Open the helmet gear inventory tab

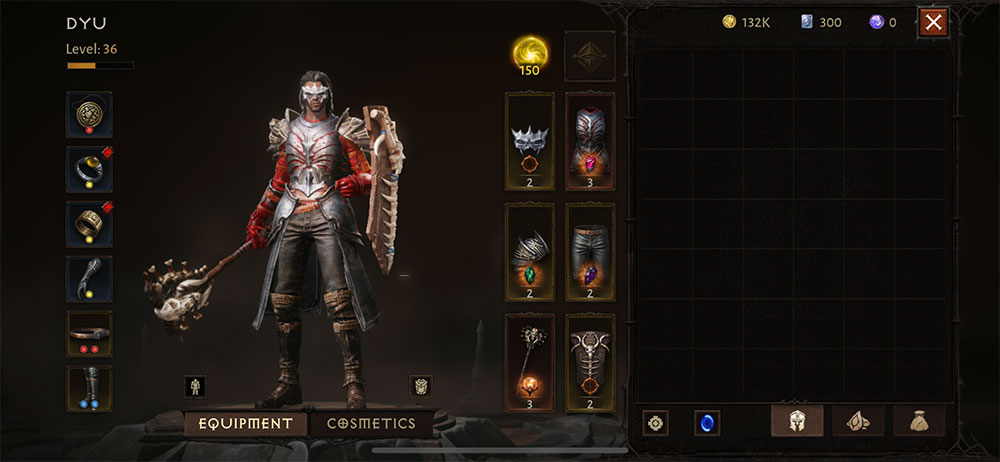[x=797, y=422]
